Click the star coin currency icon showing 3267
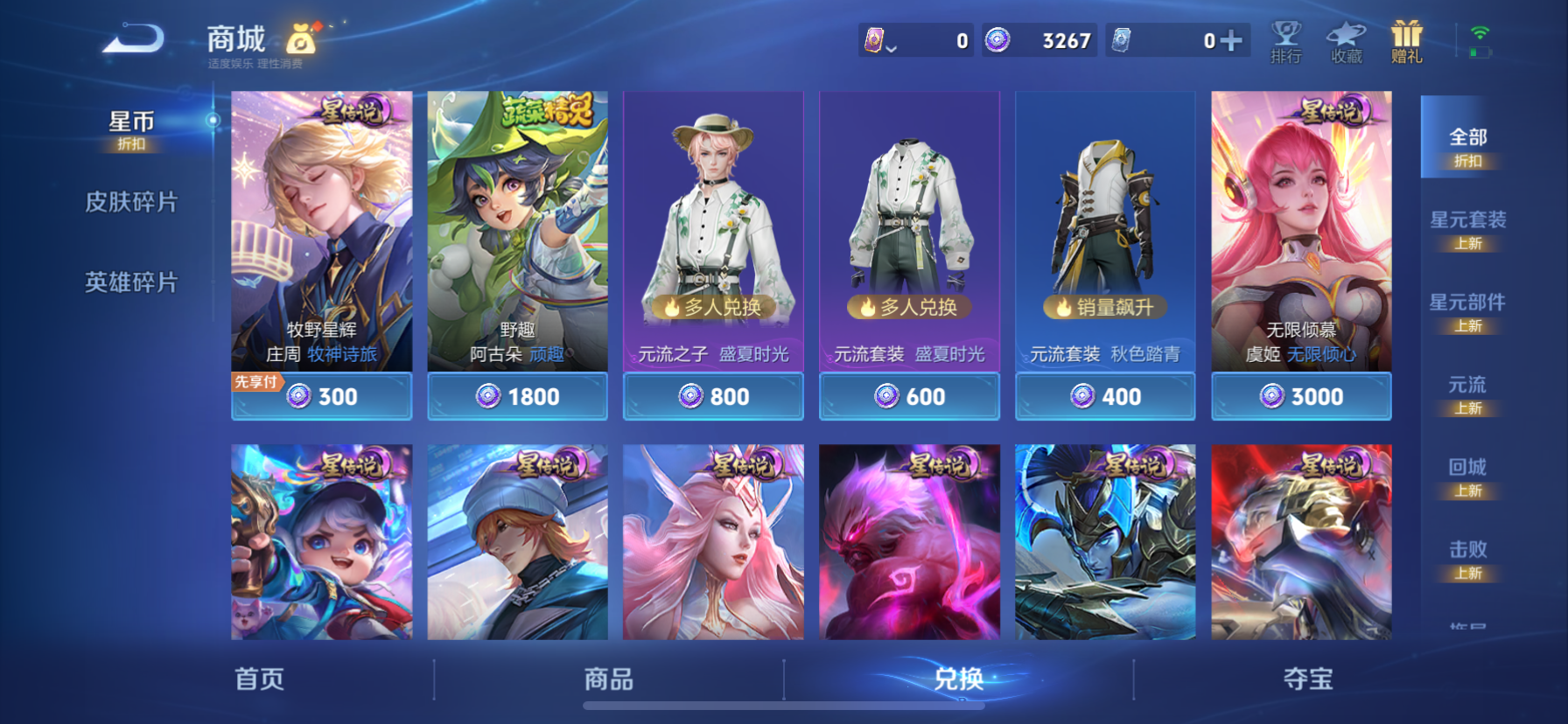 [x=997, y=41]
